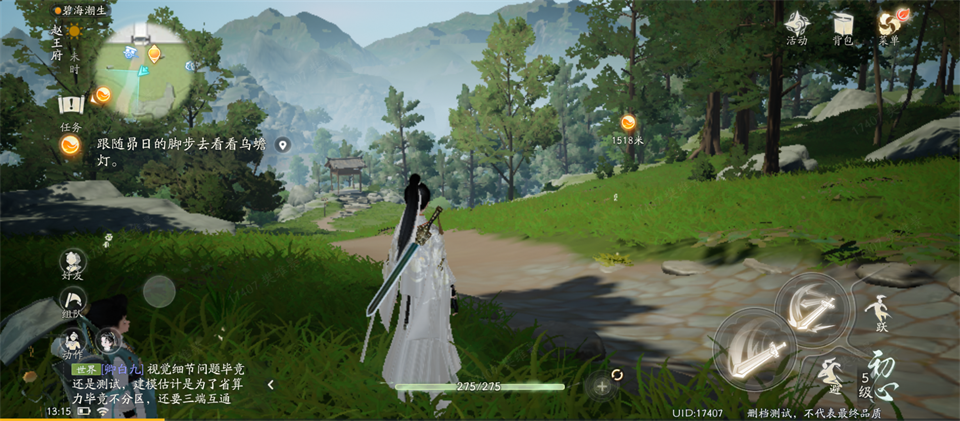Tap the plus button beside the health bar
This screenshot has width=960, height=421.
pos(602,386)
